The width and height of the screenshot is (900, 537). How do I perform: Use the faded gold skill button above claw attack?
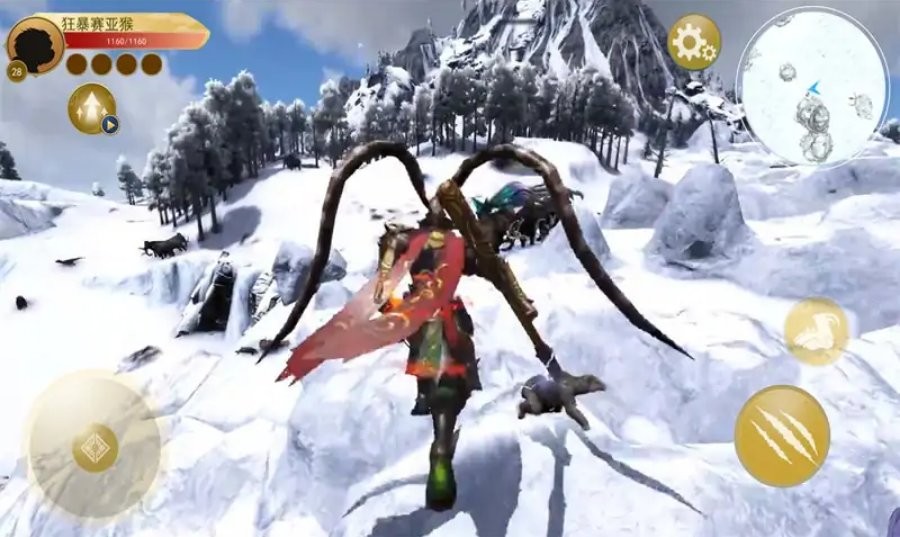(x=816, y=332)
